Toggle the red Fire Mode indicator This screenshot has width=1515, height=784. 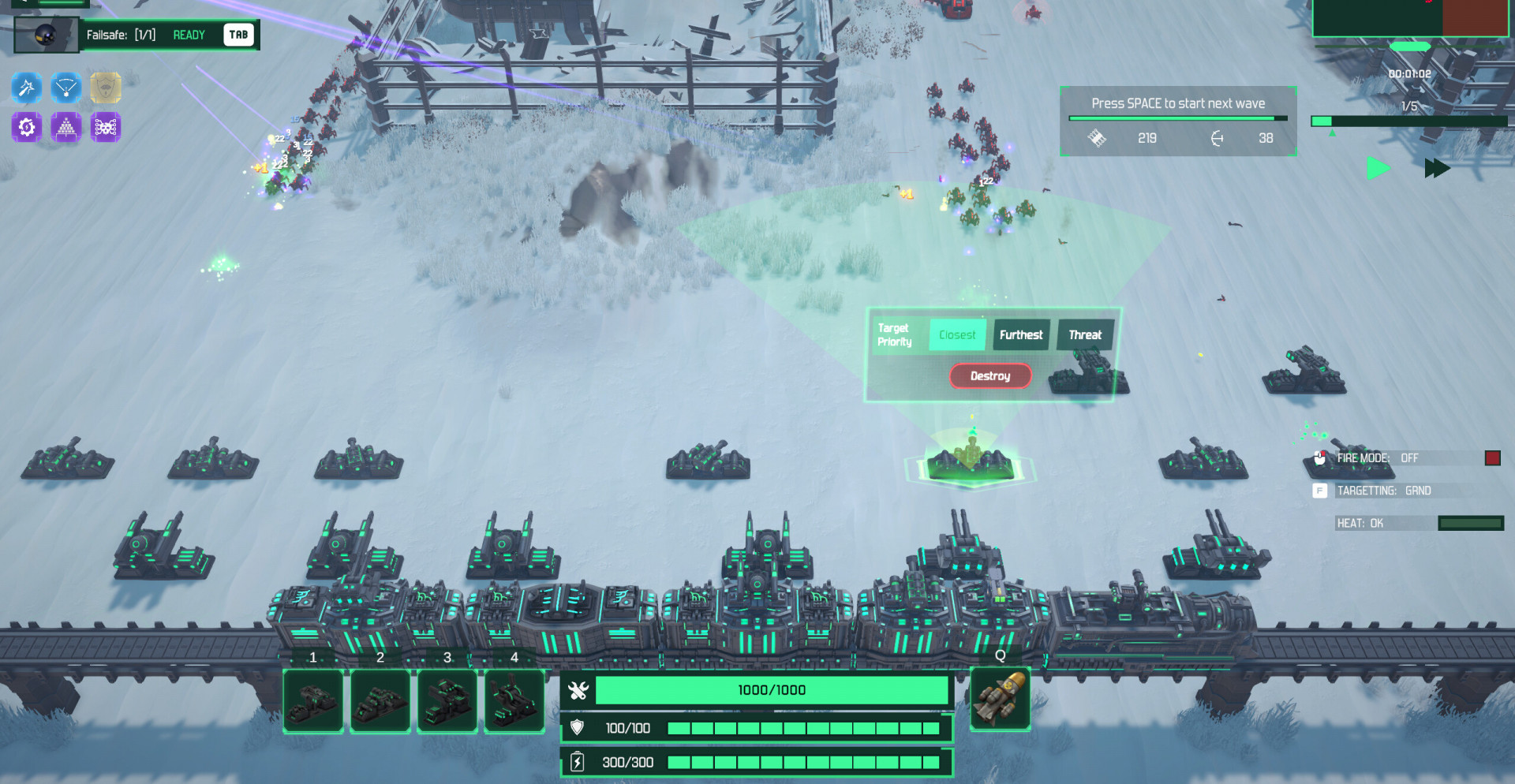pyautogui.click(x=1492, y=458)
